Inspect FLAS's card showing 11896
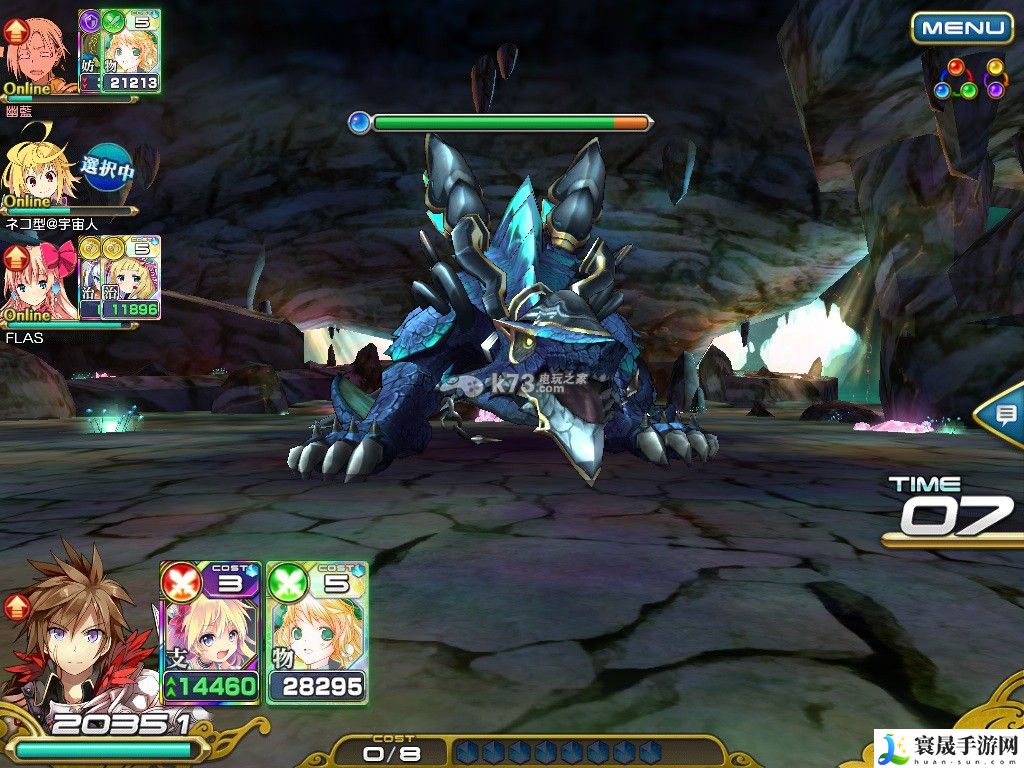Viewport: 1024px width, 768px height. [130, 278]
